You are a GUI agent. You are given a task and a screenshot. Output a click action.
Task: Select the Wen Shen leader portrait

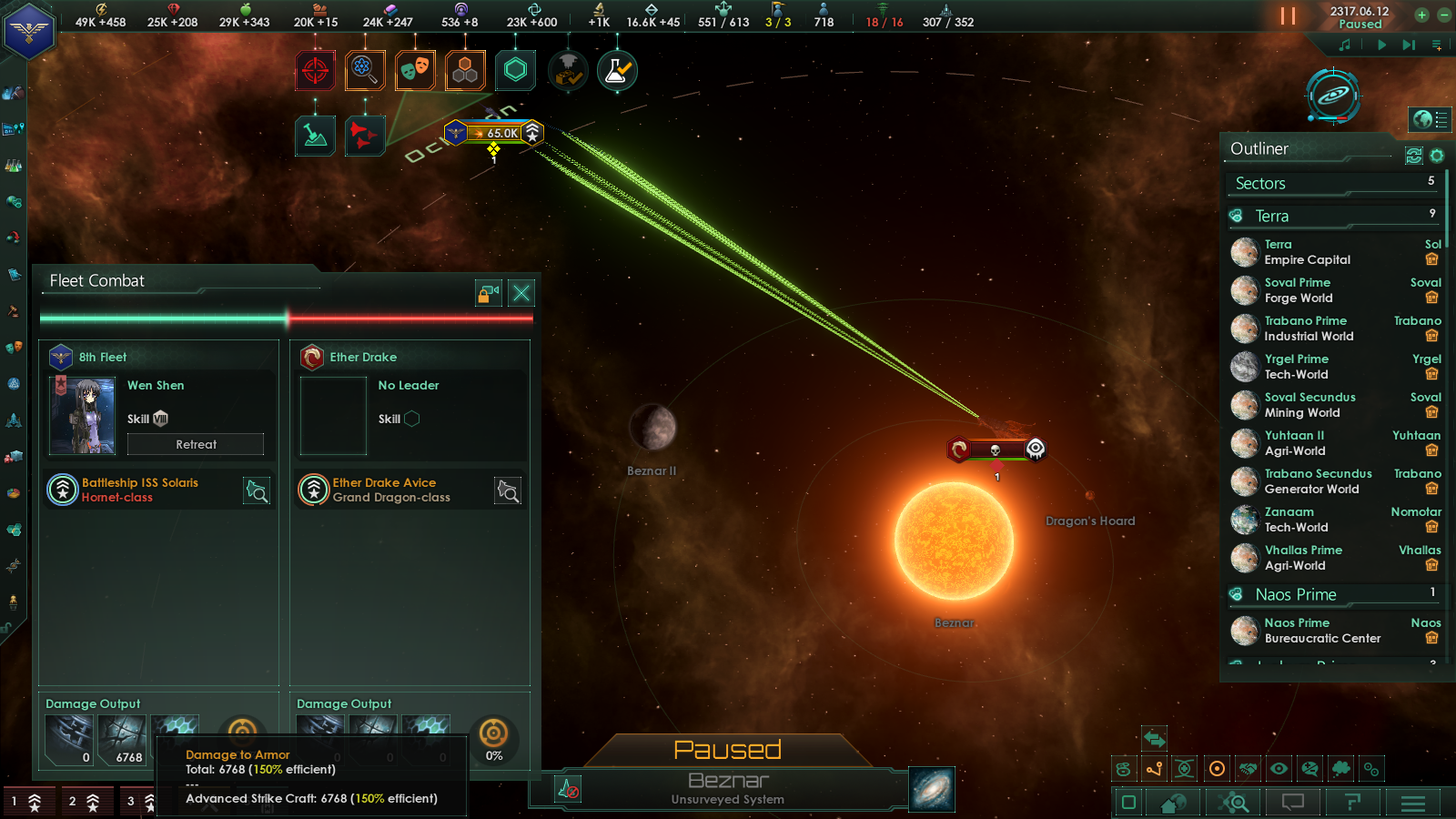[x=83, y=415]
